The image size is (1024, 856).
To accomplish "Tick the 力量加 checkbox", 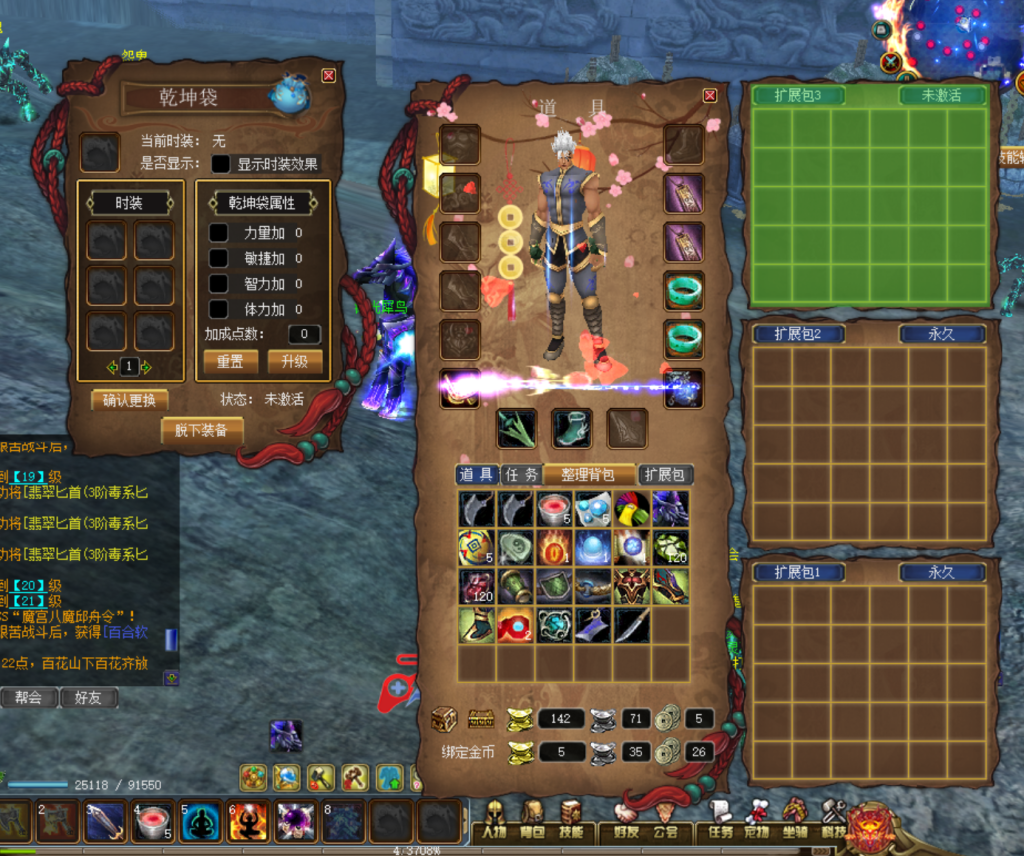I will tap(218, 232).
